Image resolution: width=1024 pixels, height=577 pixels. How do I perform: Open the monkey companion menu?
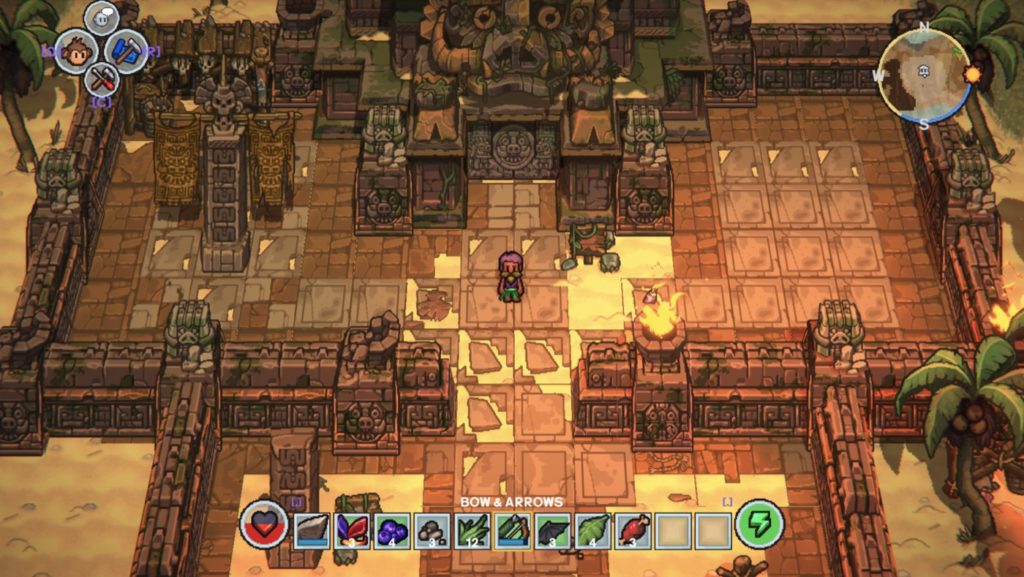(x=74, y=51)
